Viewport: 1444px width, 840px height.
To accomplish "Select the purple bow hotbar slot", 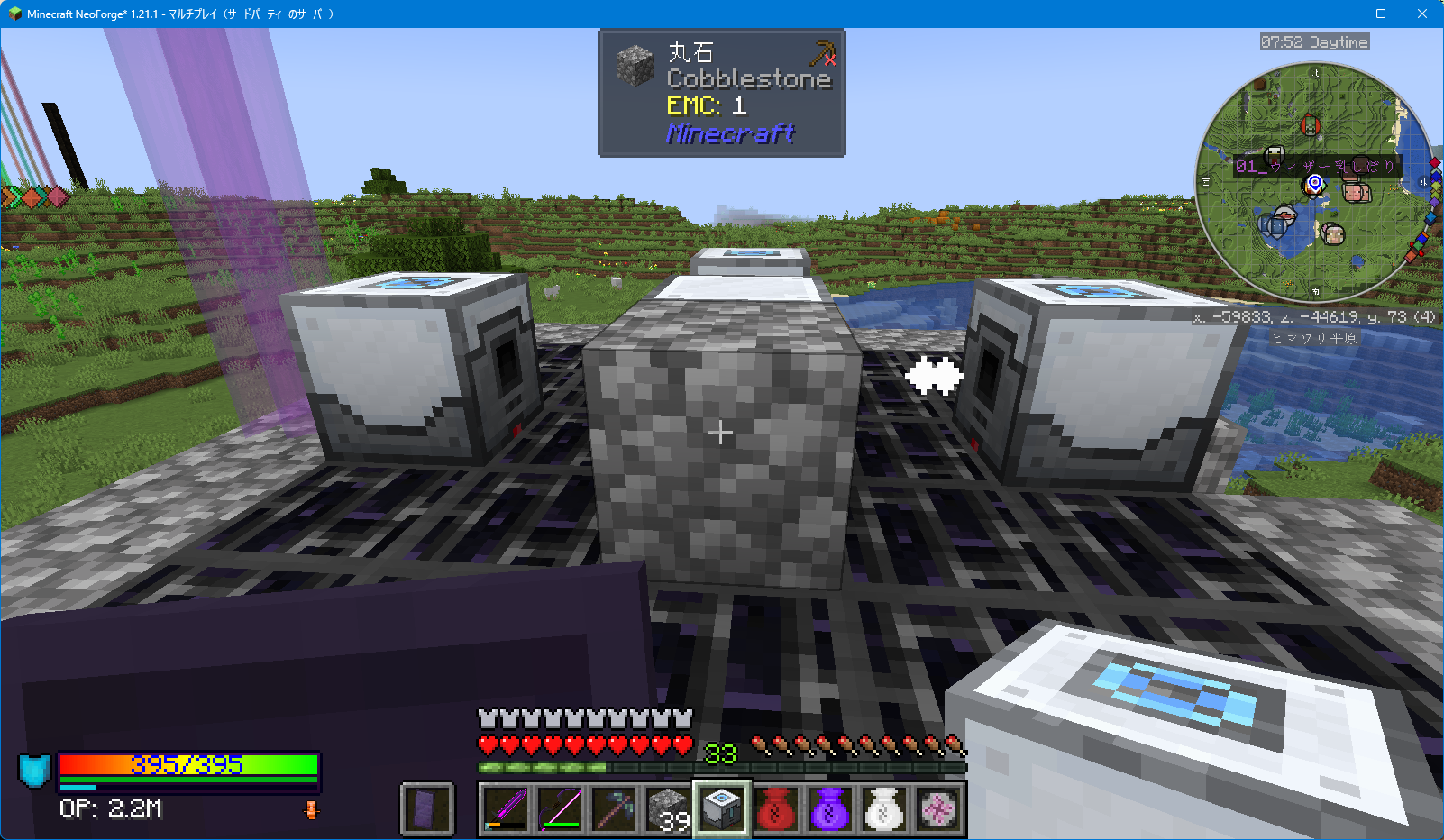I will coord(560,808).
